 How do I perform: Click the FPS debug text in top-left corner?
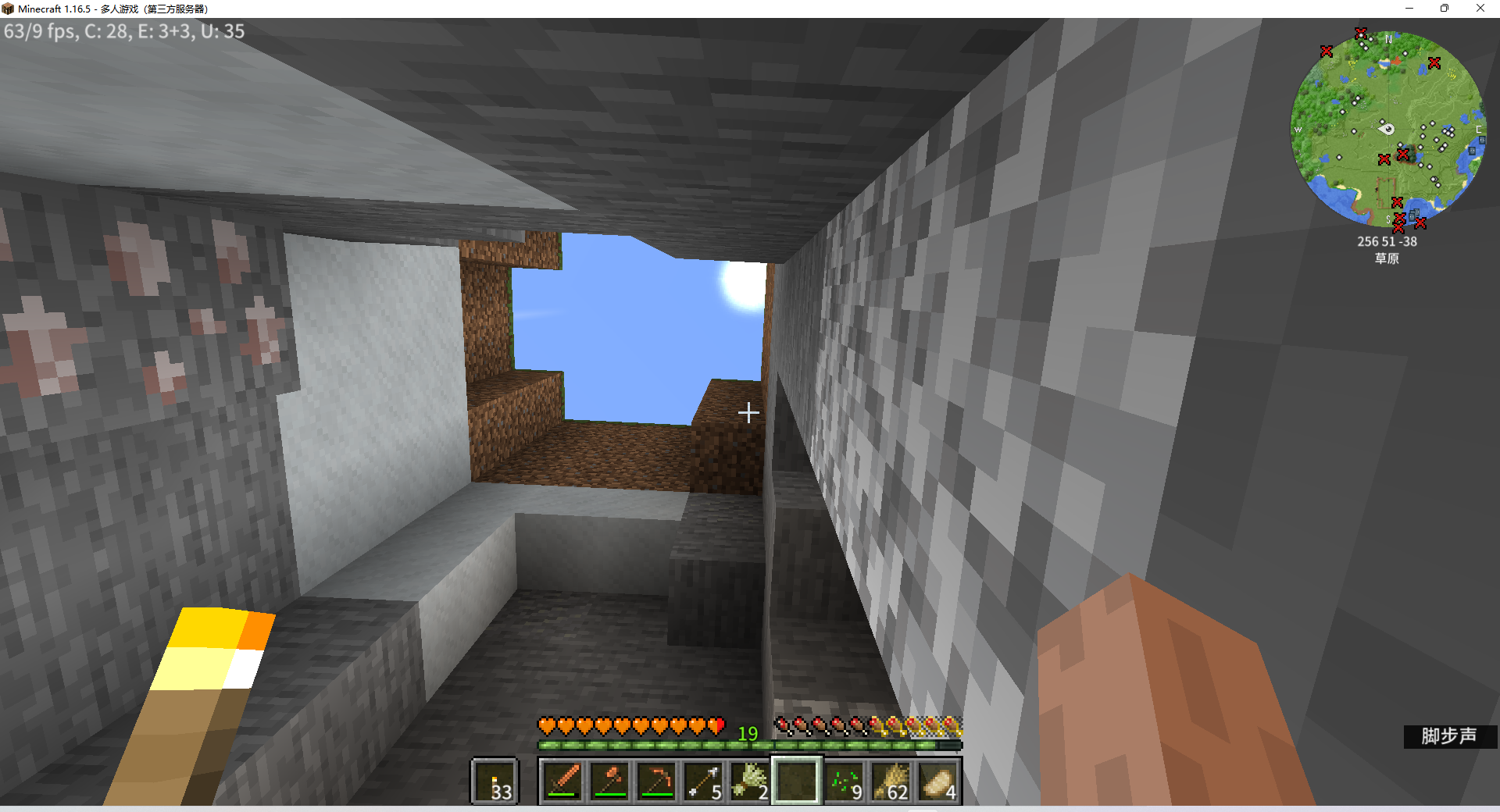123,31
